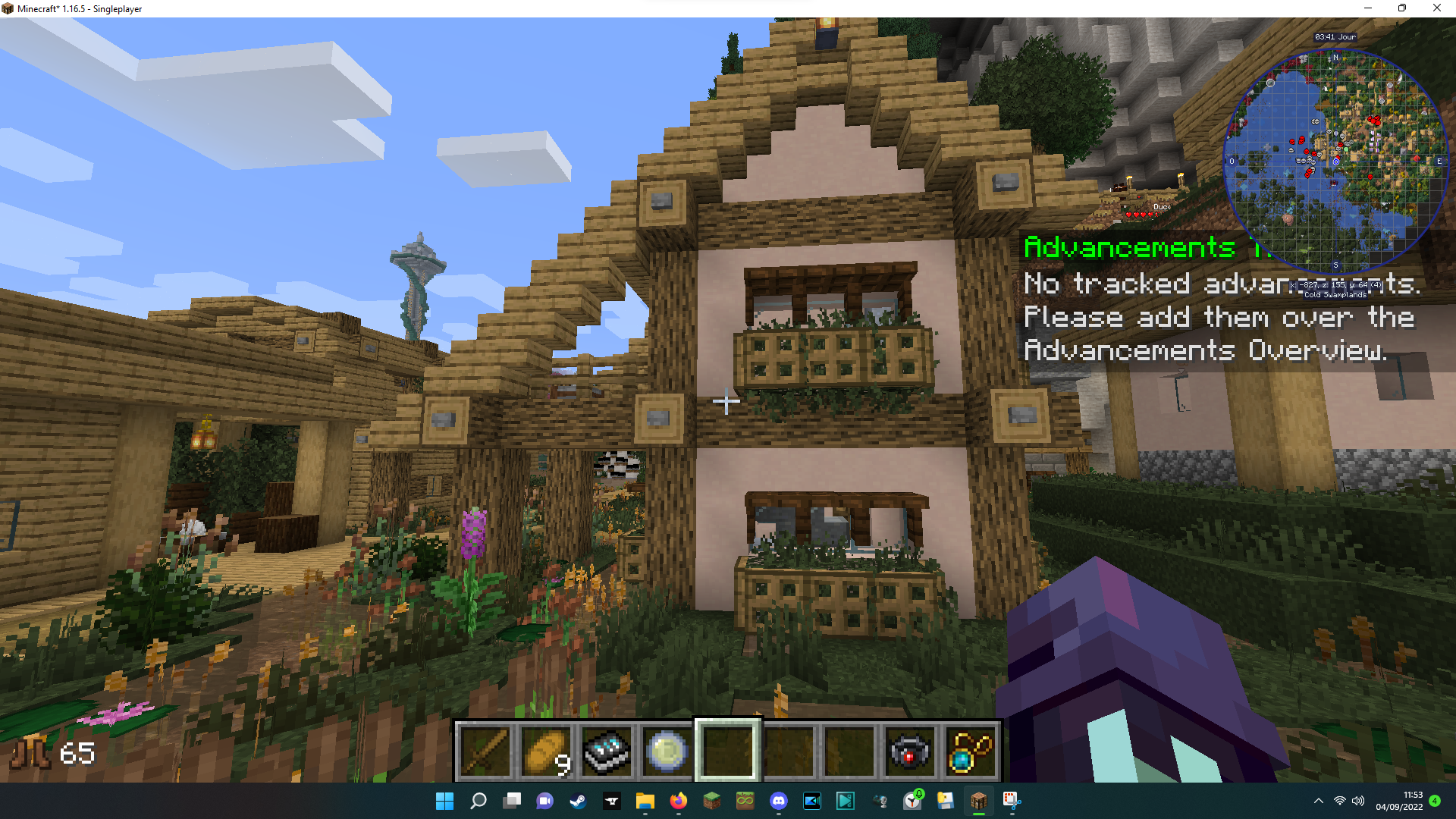Image resolution: width=1456 pixels, height=819 pixels.
Task: Expand the hidden system tray icons
Action: [x=1318, y=801]
